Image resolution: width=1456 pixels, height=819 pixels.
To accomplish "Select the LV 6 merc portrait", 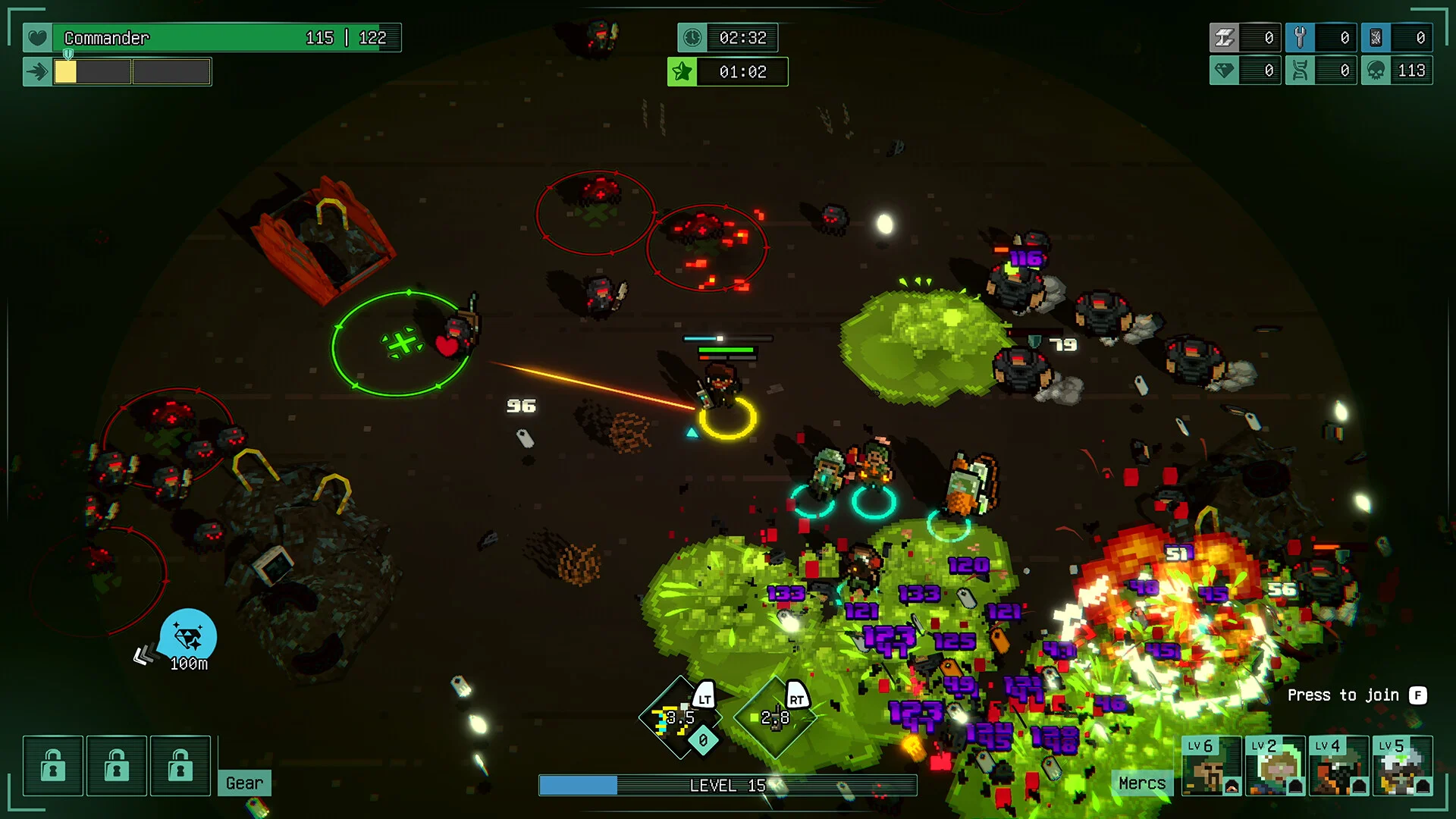I will point(1211,765).
